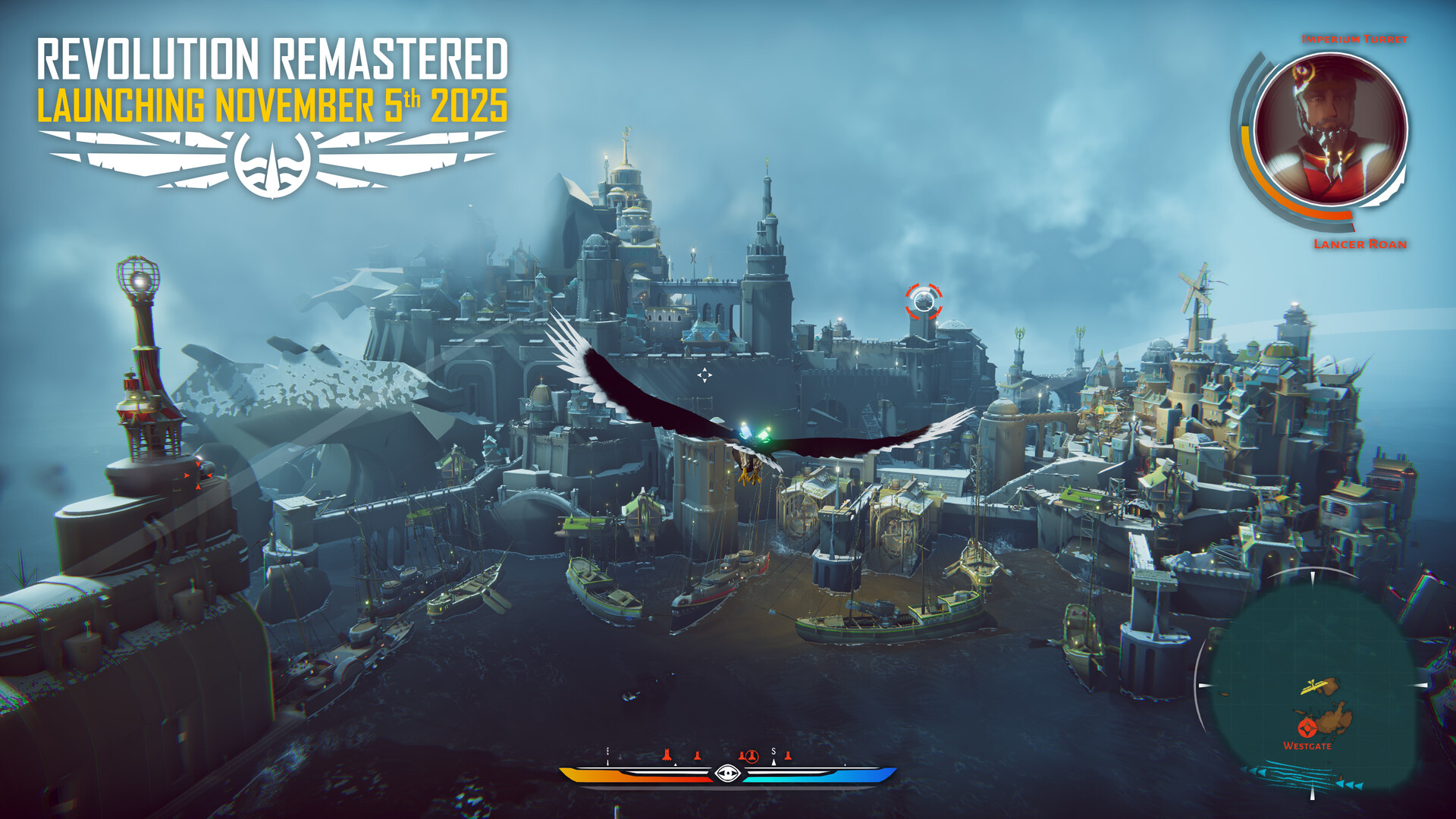Click the S cardinal marker on the compass strip
1456x819 pixels.
pyautogui.click(x=773, y=752)
